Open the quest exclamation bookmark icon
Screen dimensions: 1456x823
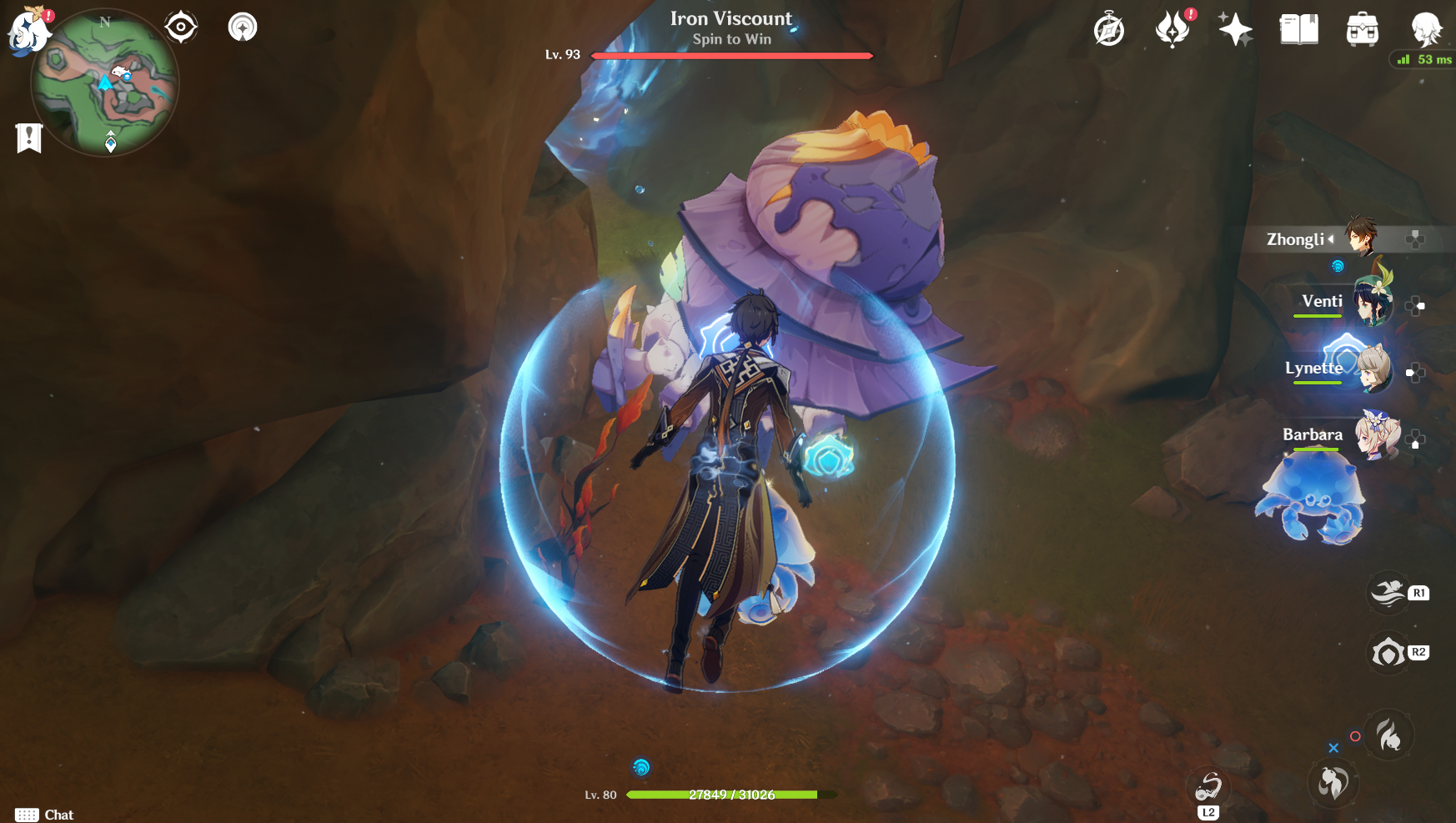[29, 138]
